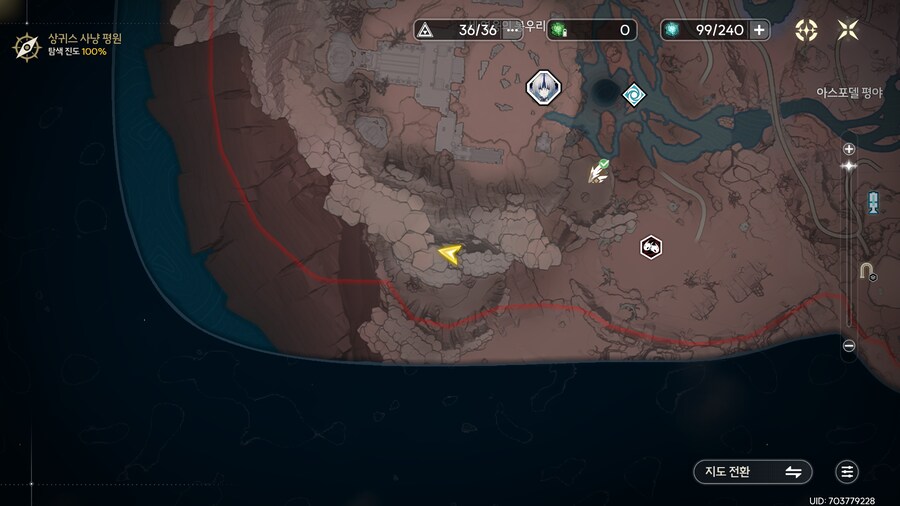Select the completed marker with green checkmark
Image resolution: width=900 pixels, height=506 pixels.
(599, 171)
